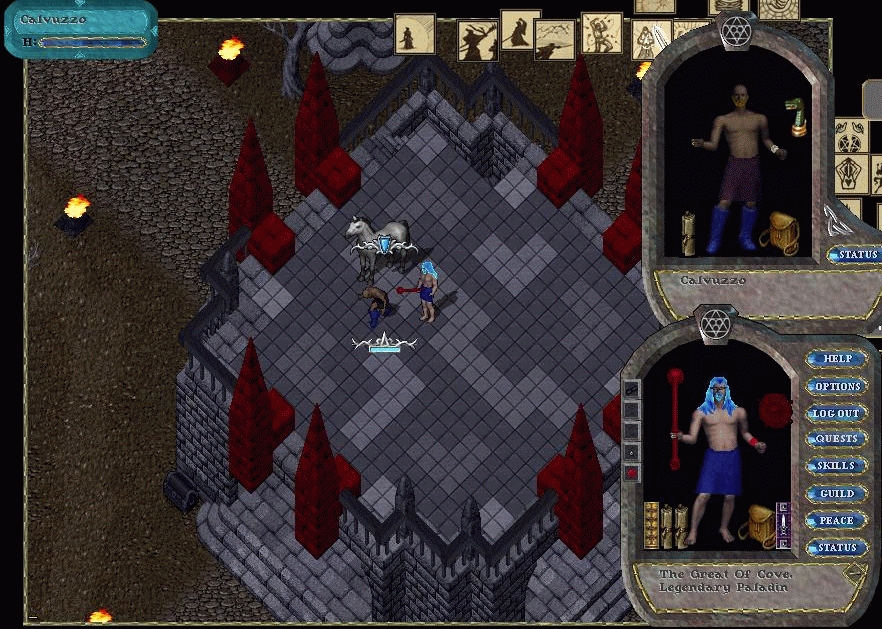Click the Log Out button
Screen dimensions: 882x629
836,413
